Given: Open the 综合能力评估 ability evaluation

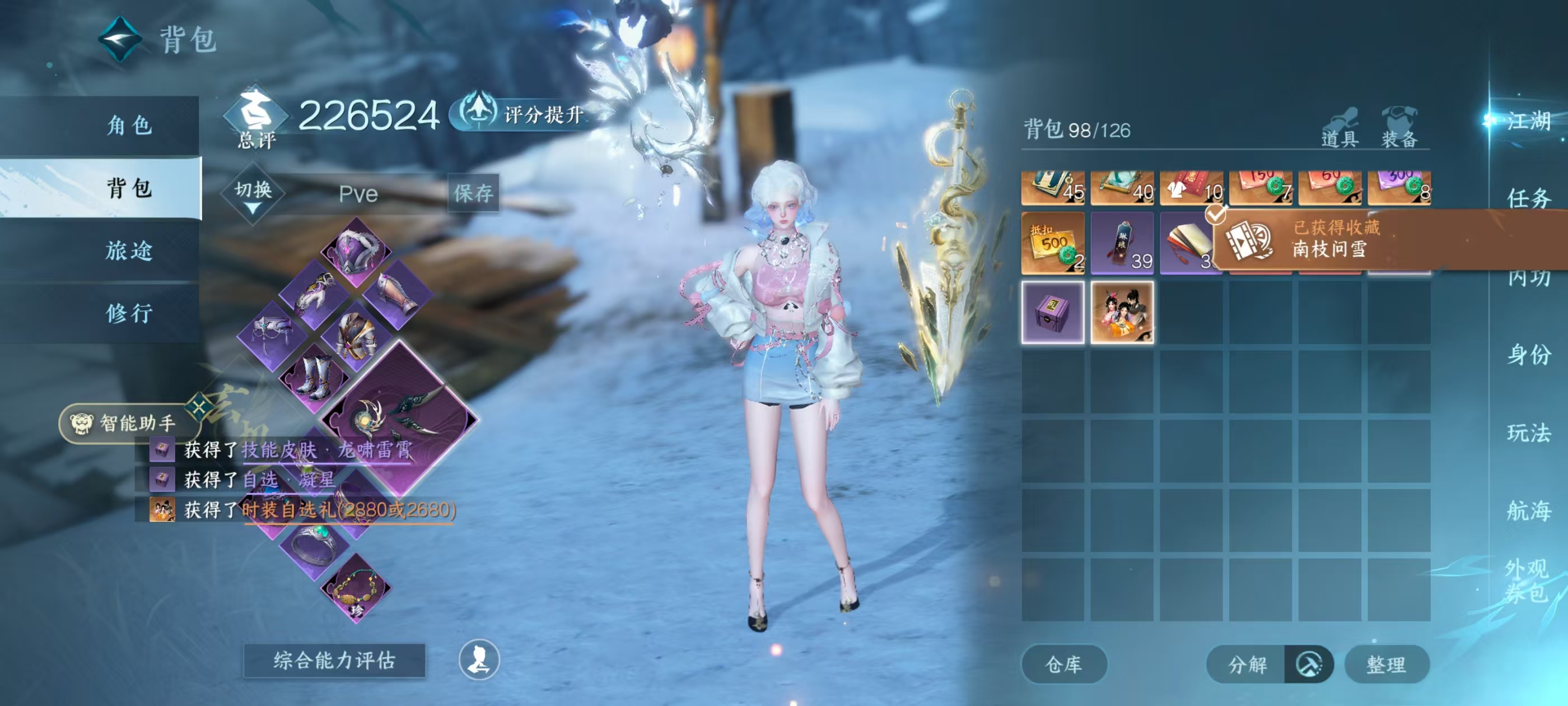Looking at the screenshot, I should pyautogui.click(x=334, y=660).
